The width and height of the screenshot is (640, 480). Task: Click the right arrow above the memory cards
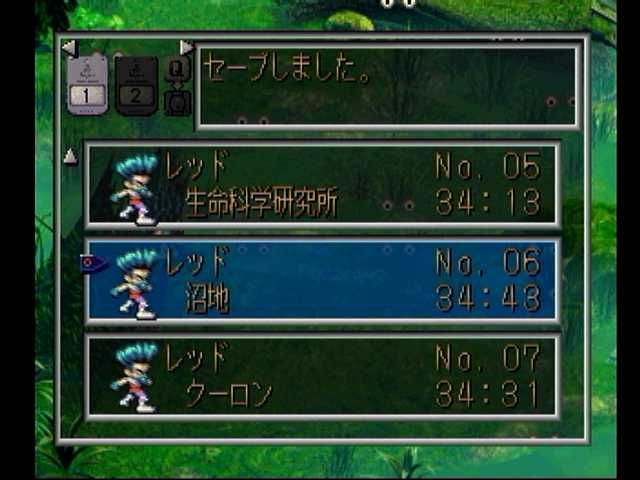coord(186,47)
